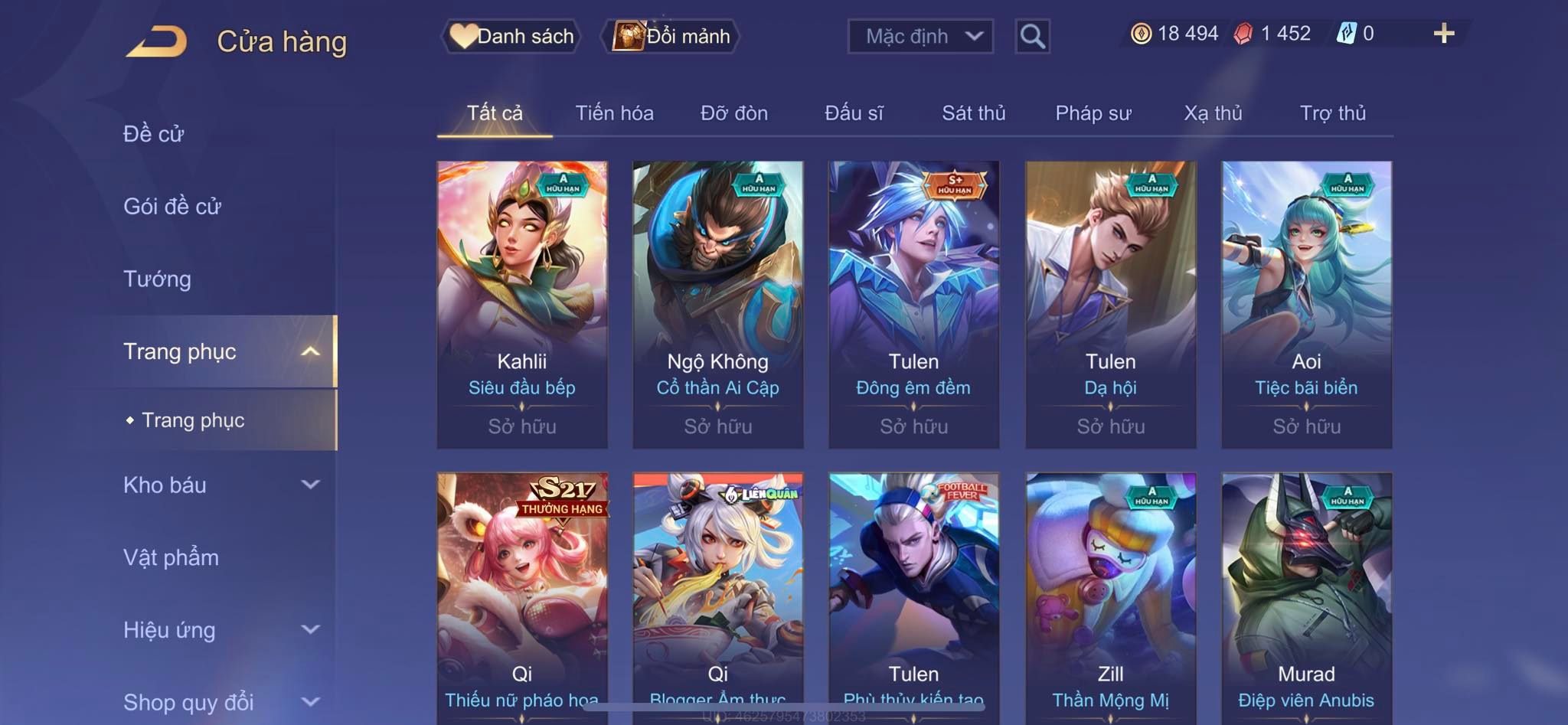Viewport: 1568px width, 725px height.
Task: Select the Kahlii Siêu đầu bếp skin card
Action: point(522,304)
